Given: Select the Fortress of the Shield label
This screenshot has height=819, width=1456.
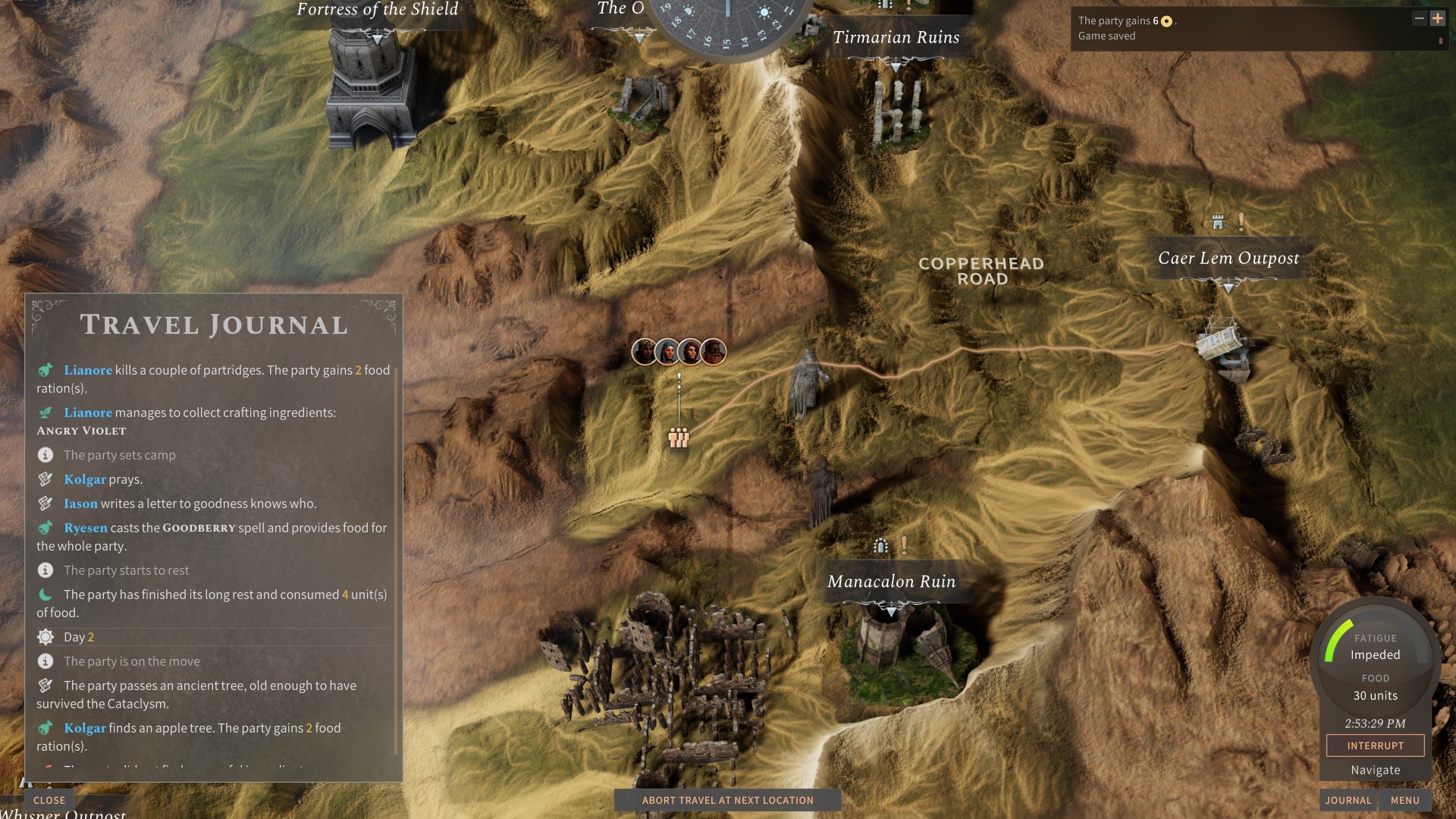Looking at the screenshot, I should coord(377,10).
